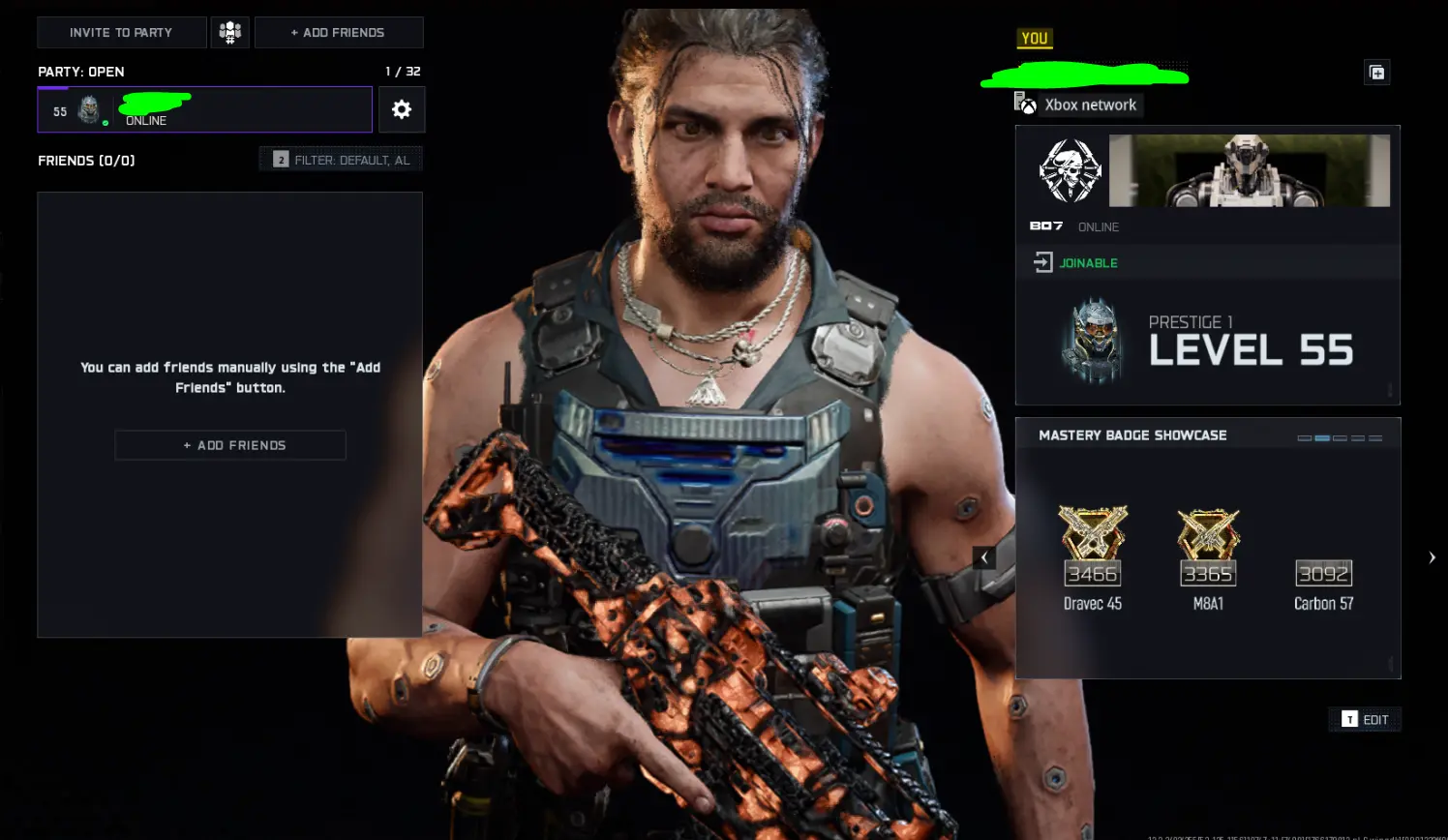Collapse the left chevron beside the character
The height and width of the screenshot is (840, 1448).
pyautogui.click(x=984, y=557)
